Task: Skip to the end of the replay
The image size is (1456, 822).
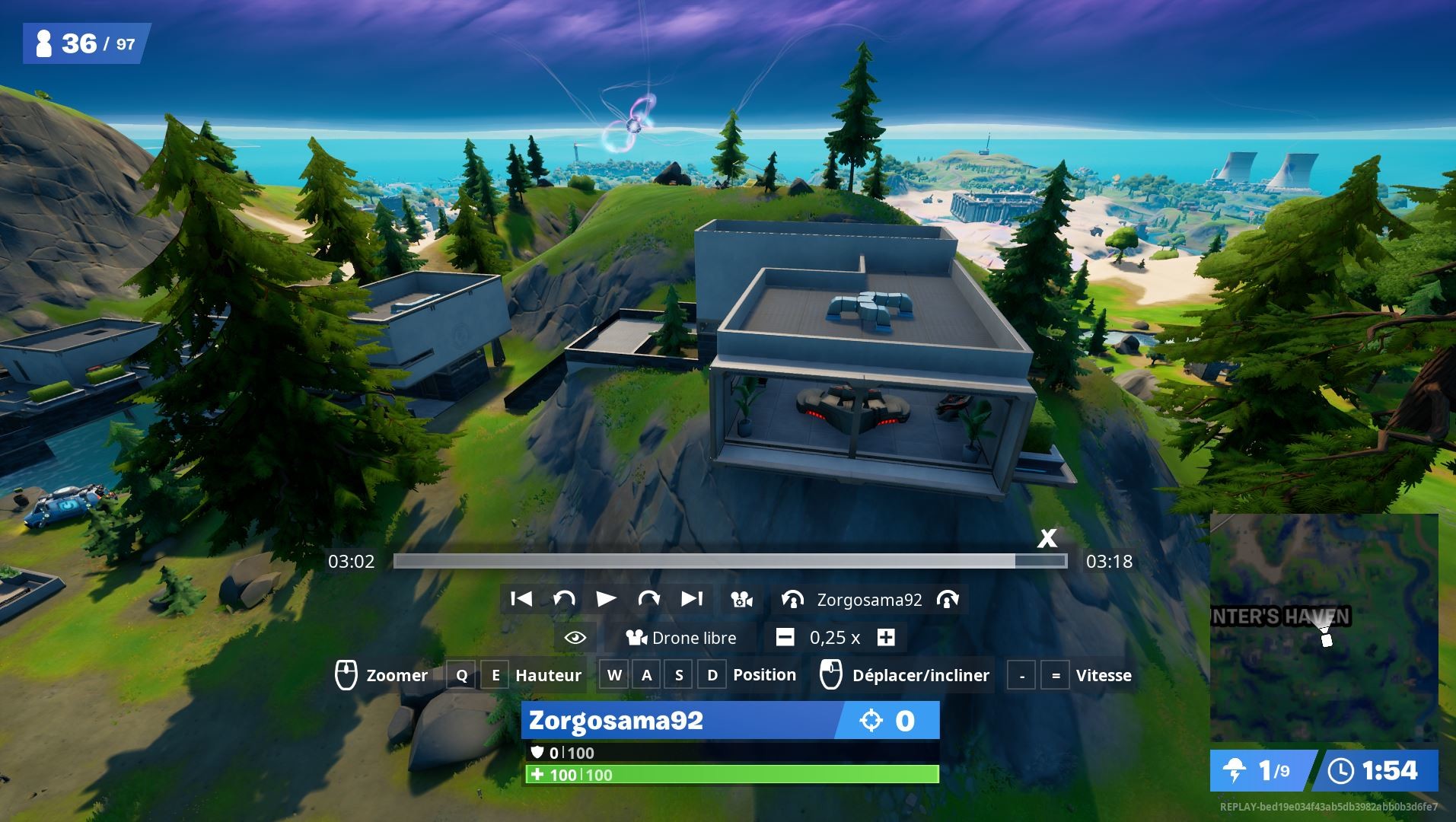Action: click(x=691, y=599)
